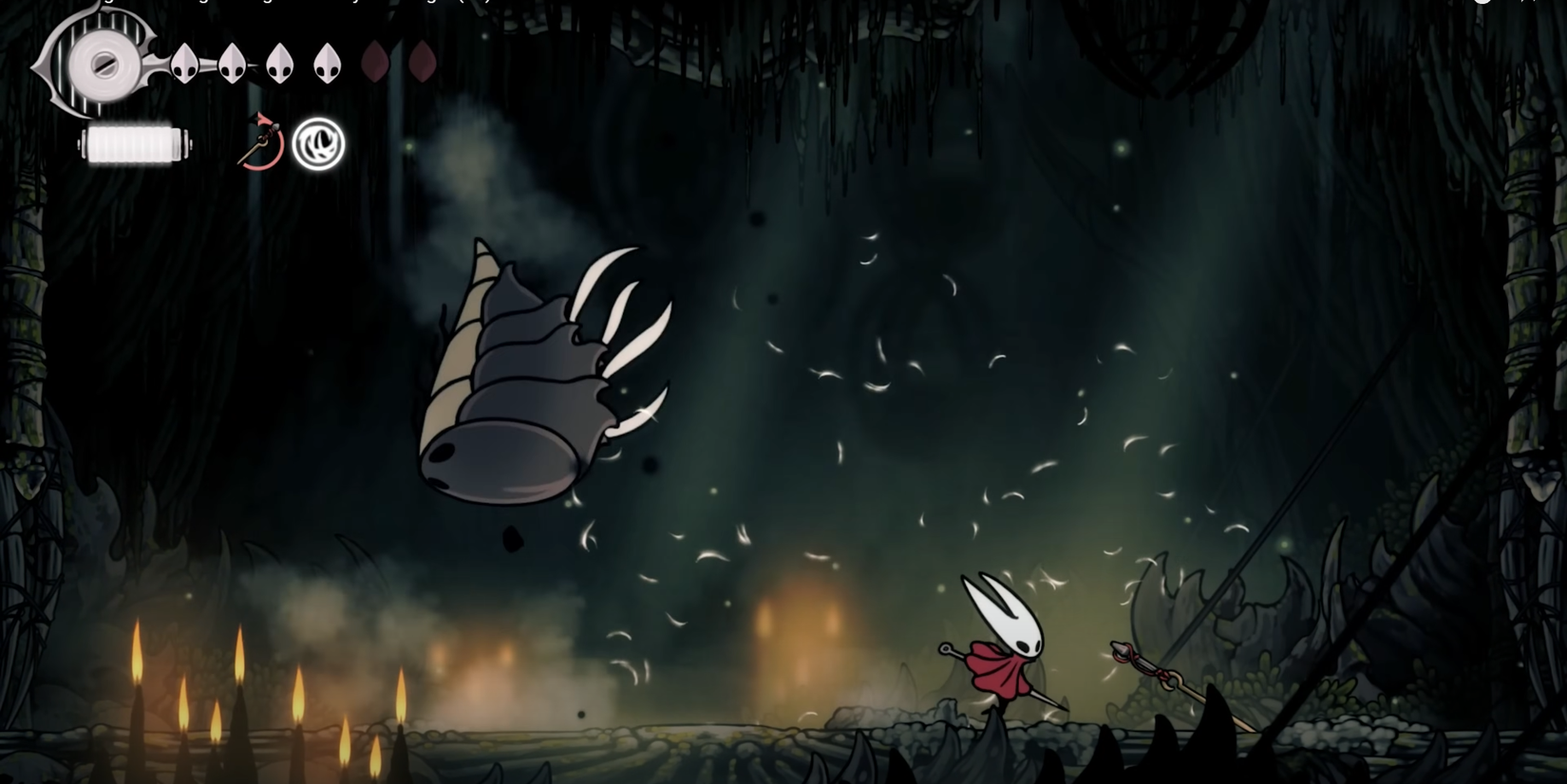The width and height of the screenshot is (1567, 784).
Task: Click the third white health mask
Action: point(278,64)
